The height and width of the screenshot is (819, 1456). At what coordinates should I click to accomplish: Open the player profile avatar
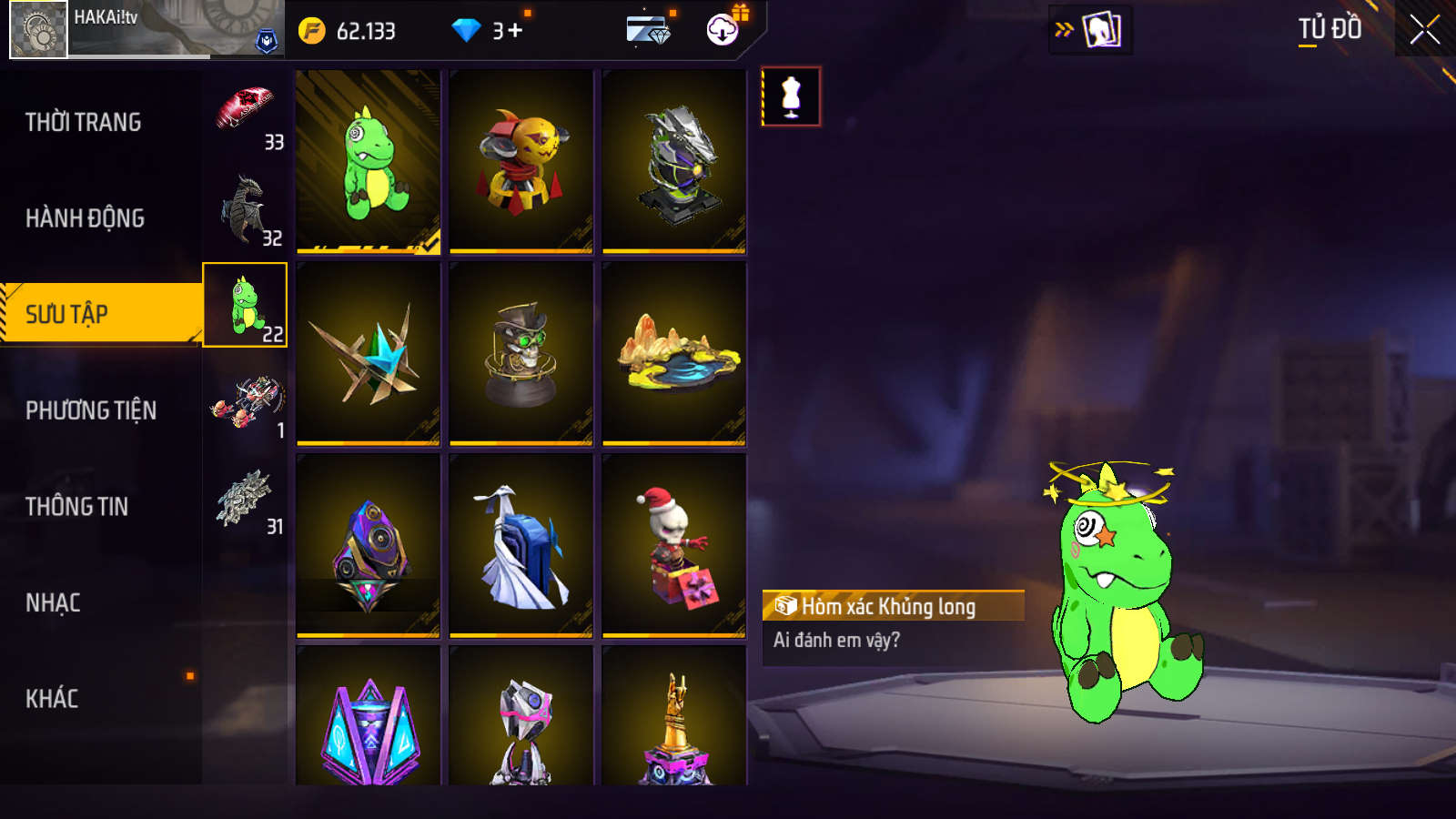[39, 29]
